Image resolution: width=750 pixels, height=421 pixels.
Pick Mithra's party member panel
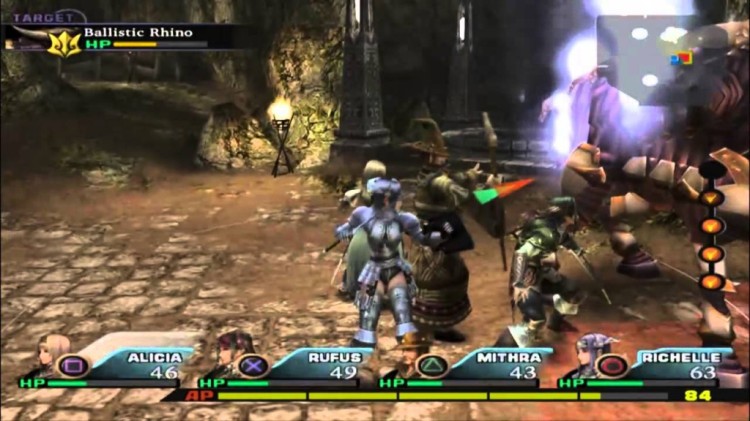(x=470, y=364)
